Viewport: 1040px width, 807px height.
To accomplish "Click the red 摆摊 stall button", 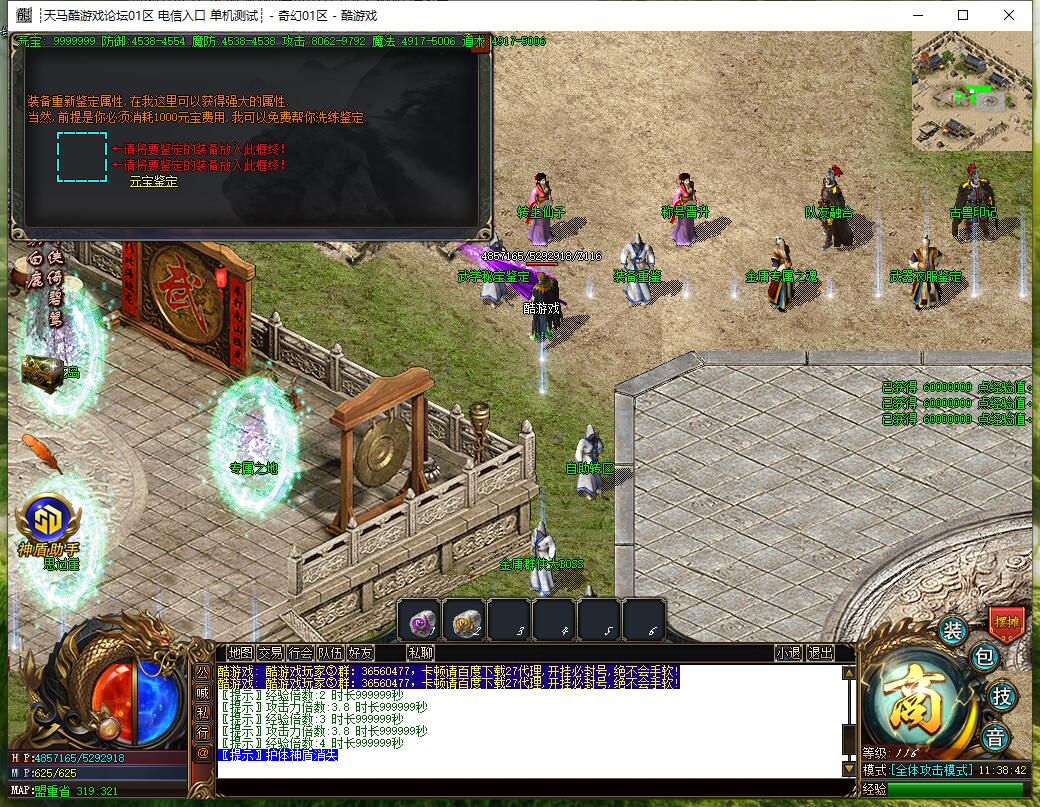I will point(1006,620).
